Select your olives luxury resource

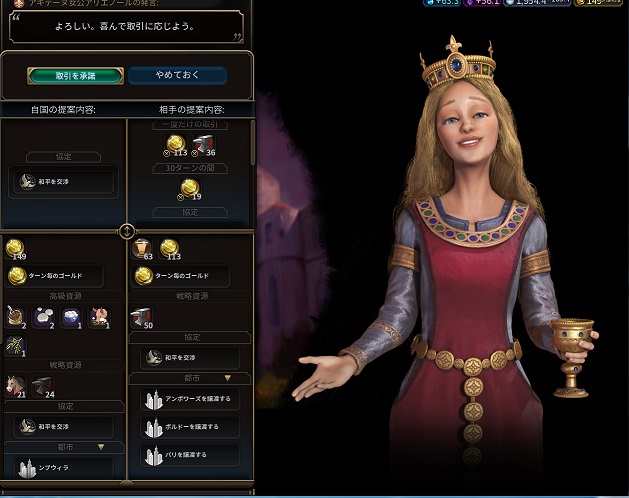coord(16,344)
